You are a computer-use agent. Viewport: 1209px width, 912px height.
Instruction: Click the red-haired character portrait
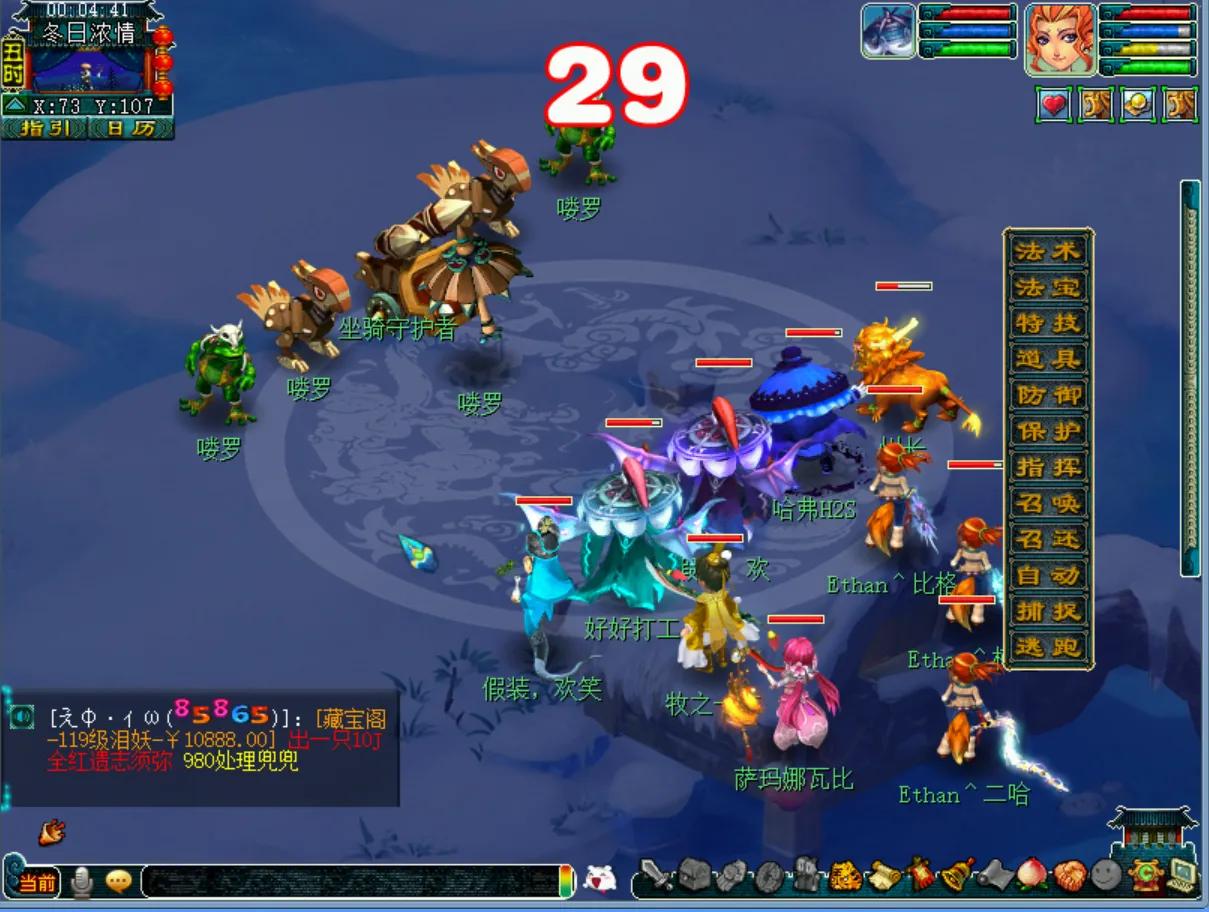[x=1059, y=39]
